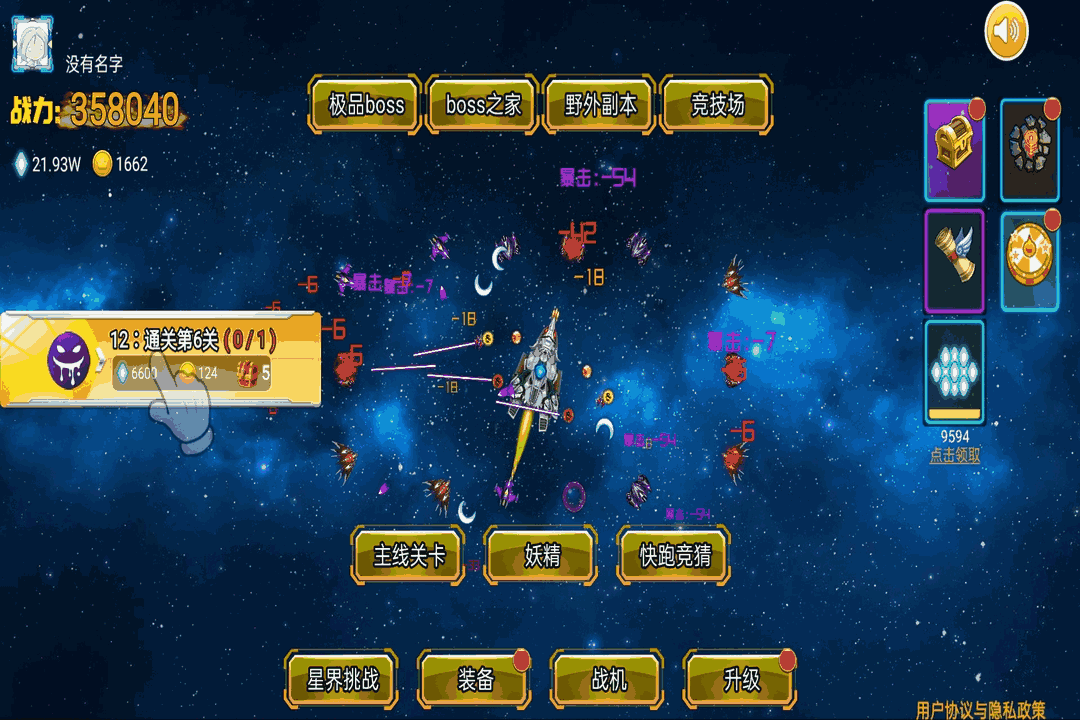This screenshot has width=1080, height=720.
Task: Open the 升级 upgrade screen
Action: point(741,681)
